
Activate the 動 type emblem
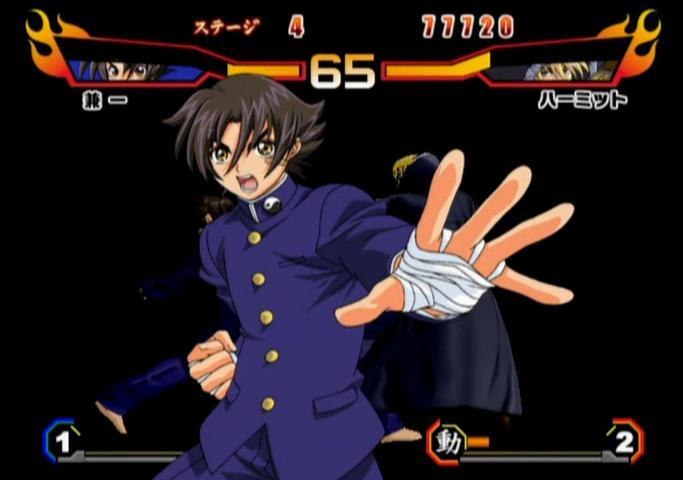click(448, 441)
